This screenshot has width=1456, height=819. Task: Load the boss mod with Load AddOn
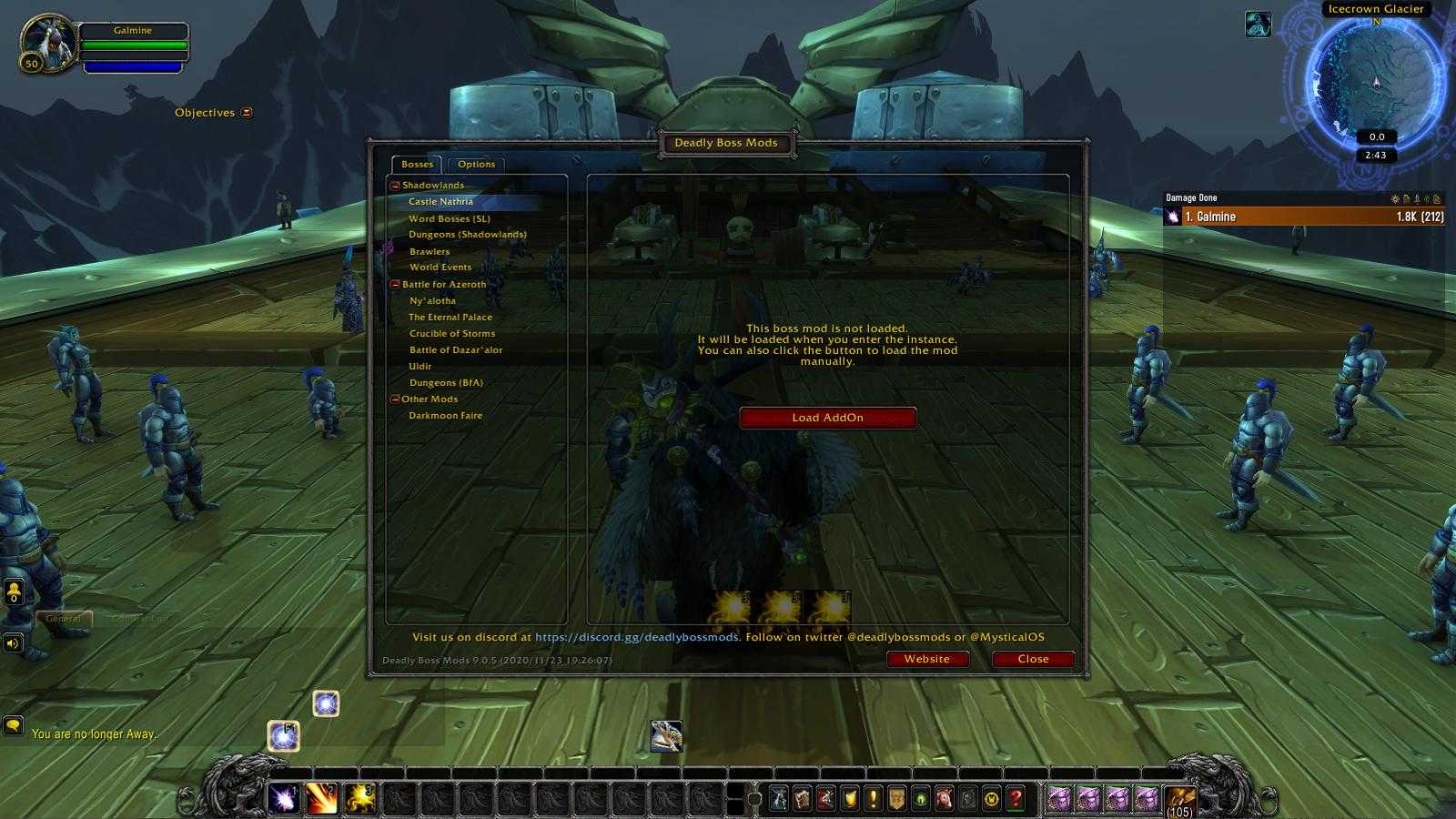pos(827,418)
